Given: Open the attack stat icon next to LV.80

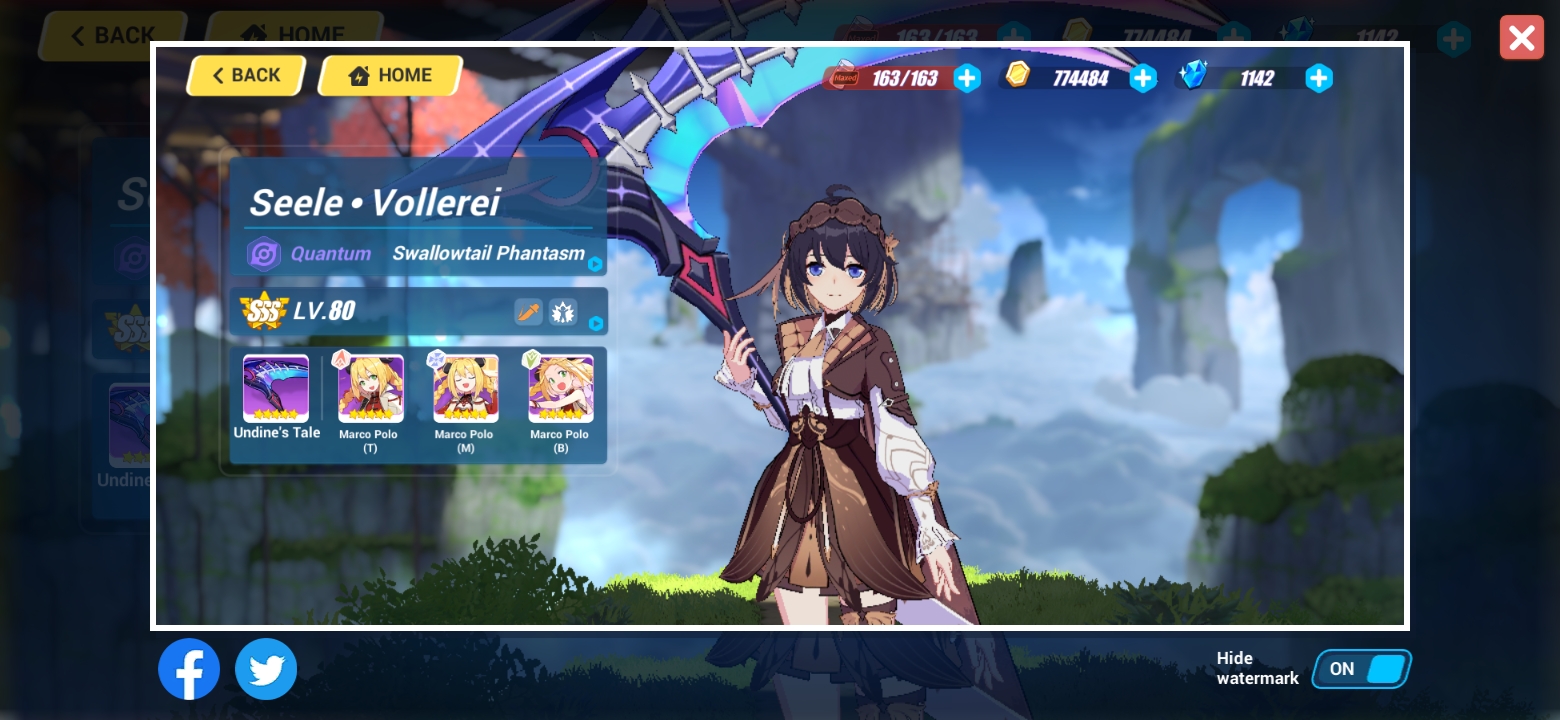Looking at the screenshot, I should (x=527, y=311).
